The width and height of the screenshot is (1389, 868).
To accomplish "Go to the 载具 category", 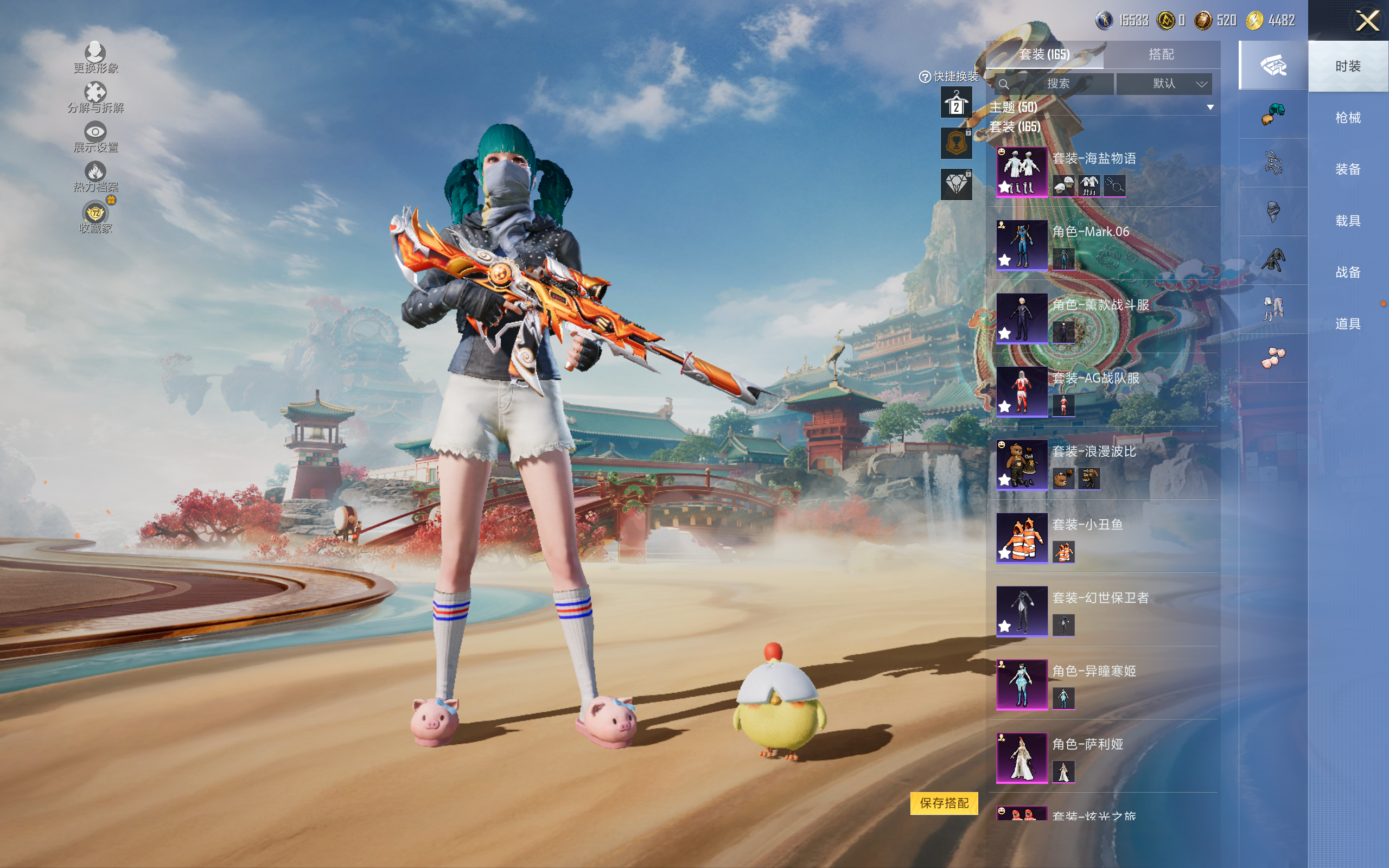I will point(1347,221).
